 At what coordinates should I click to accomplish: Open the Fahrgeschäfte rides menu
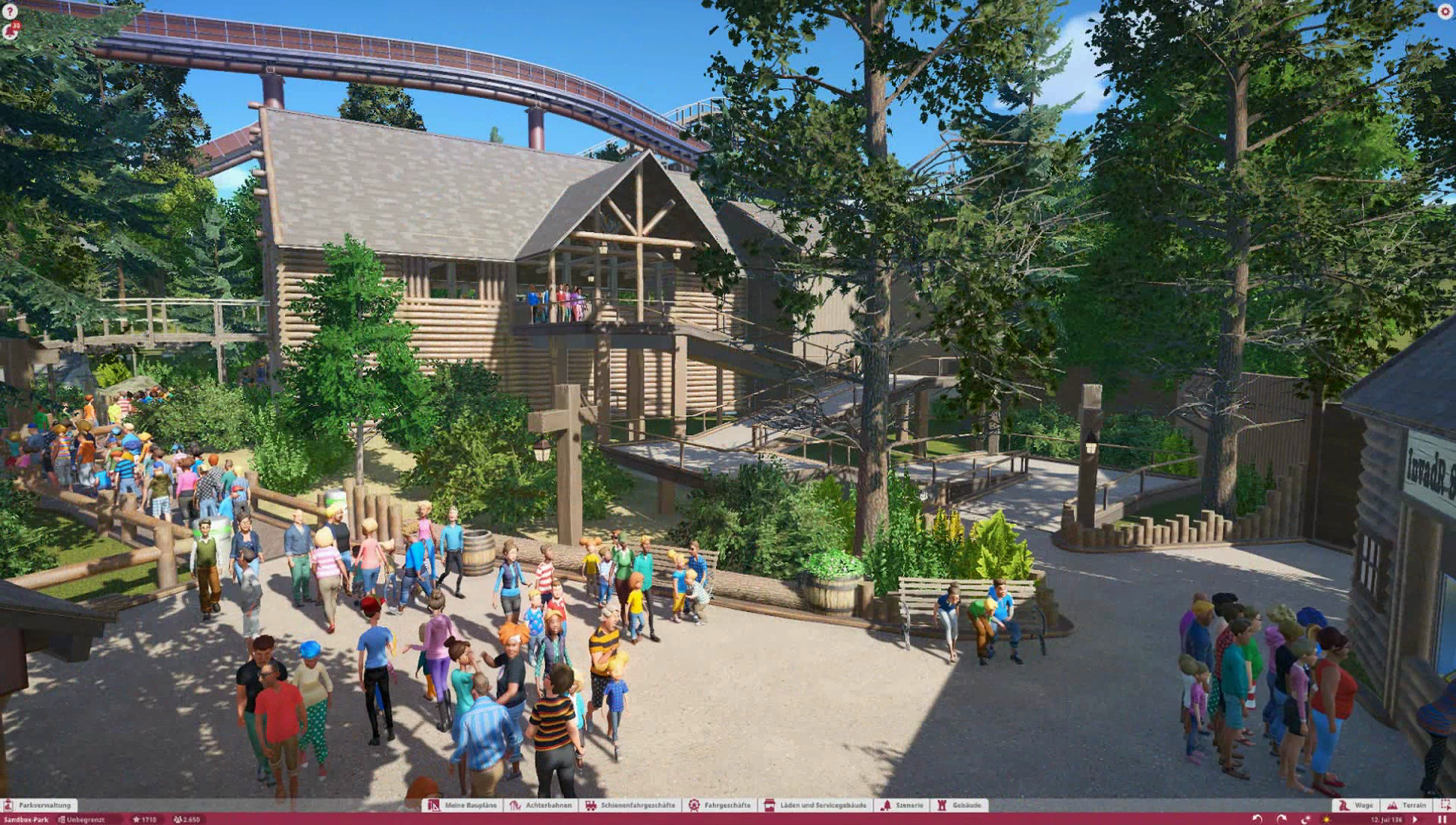[720, 805]
